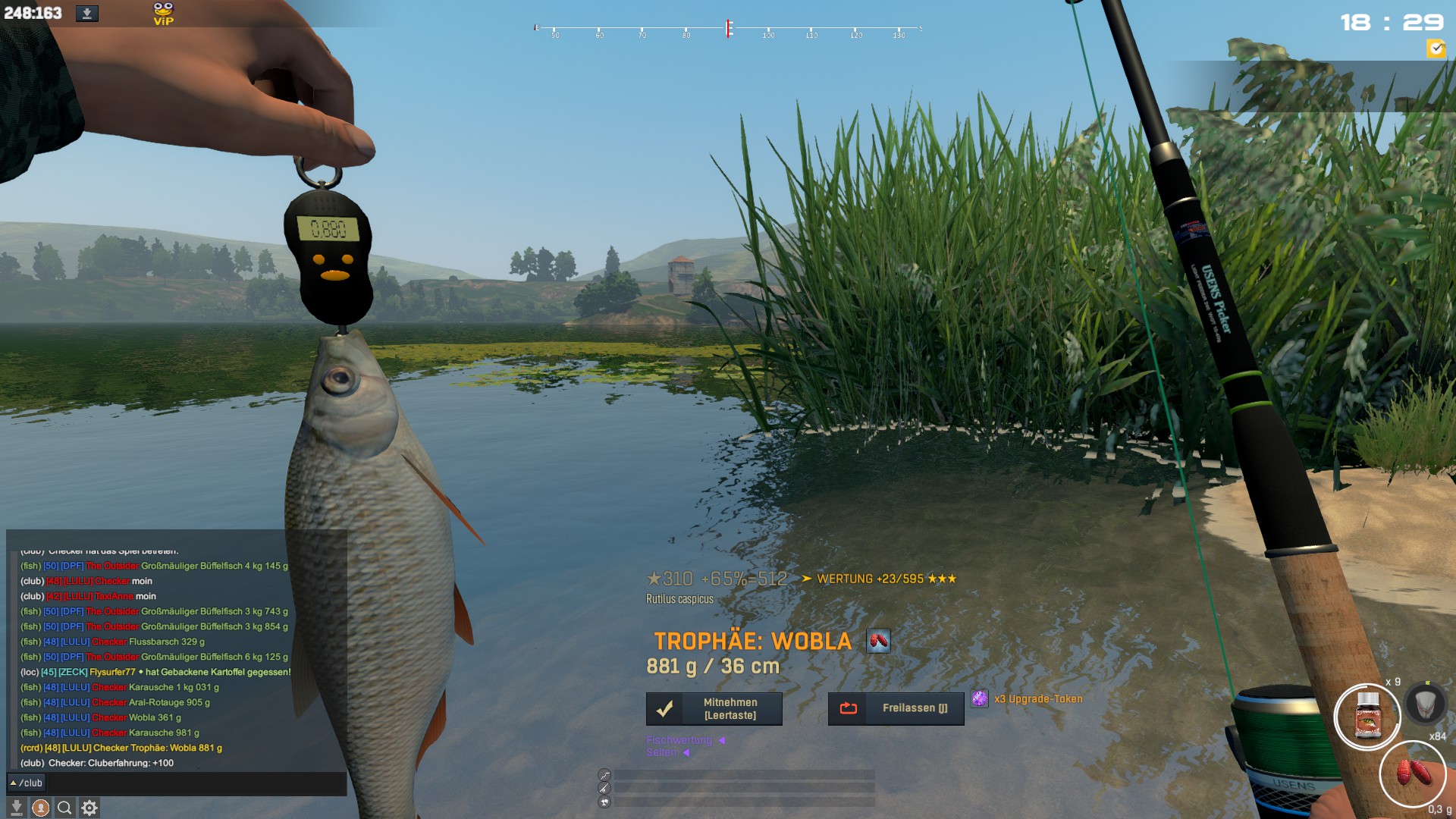Screen dimensions: 1456x819
Task: Keep the fish with Mitnehmen
Action: [x=714, y=708]
